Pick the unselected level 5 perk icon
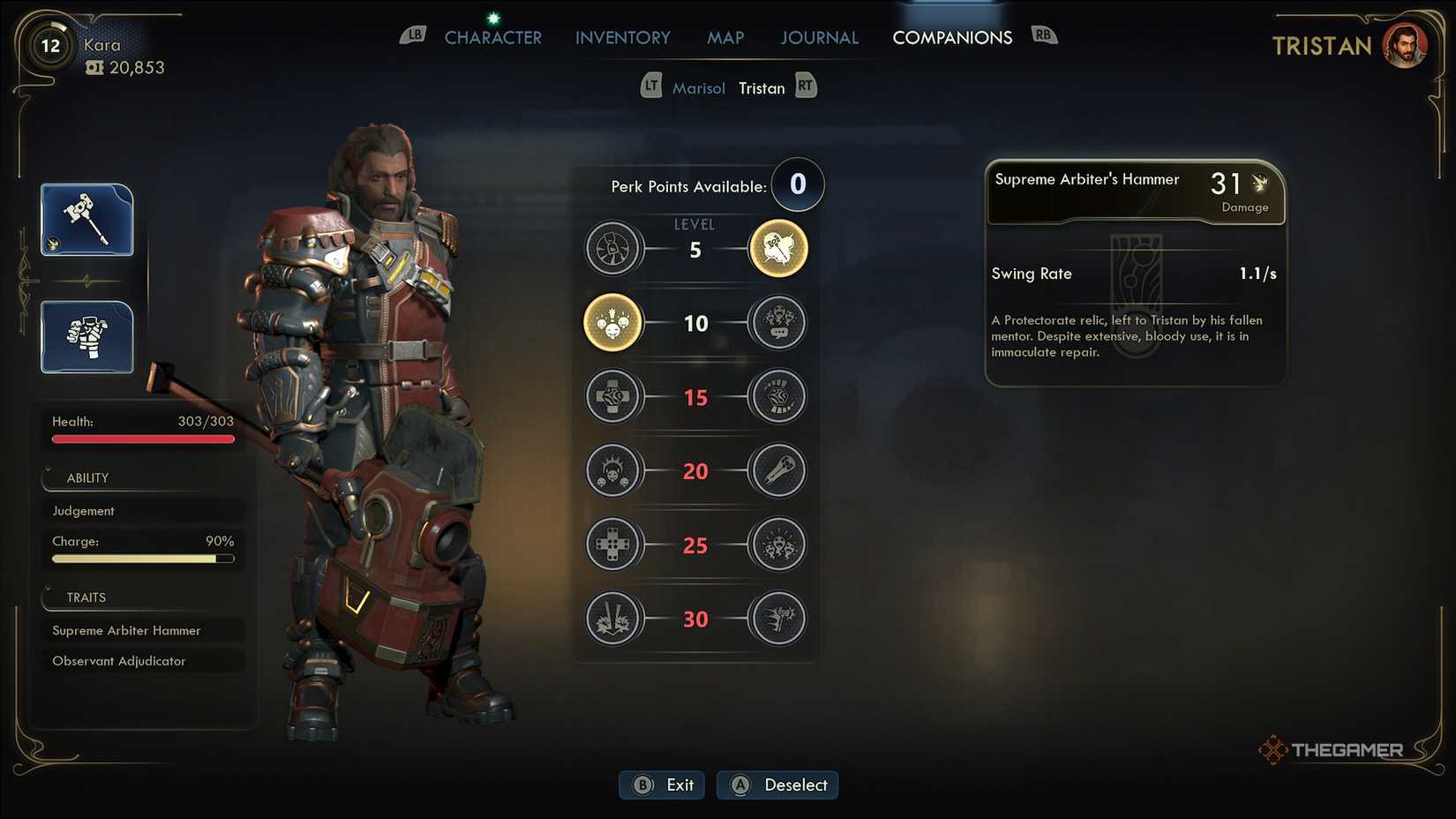Image resolution: width=1456 pixels, height=819 pixels. [x=612, y=249]
